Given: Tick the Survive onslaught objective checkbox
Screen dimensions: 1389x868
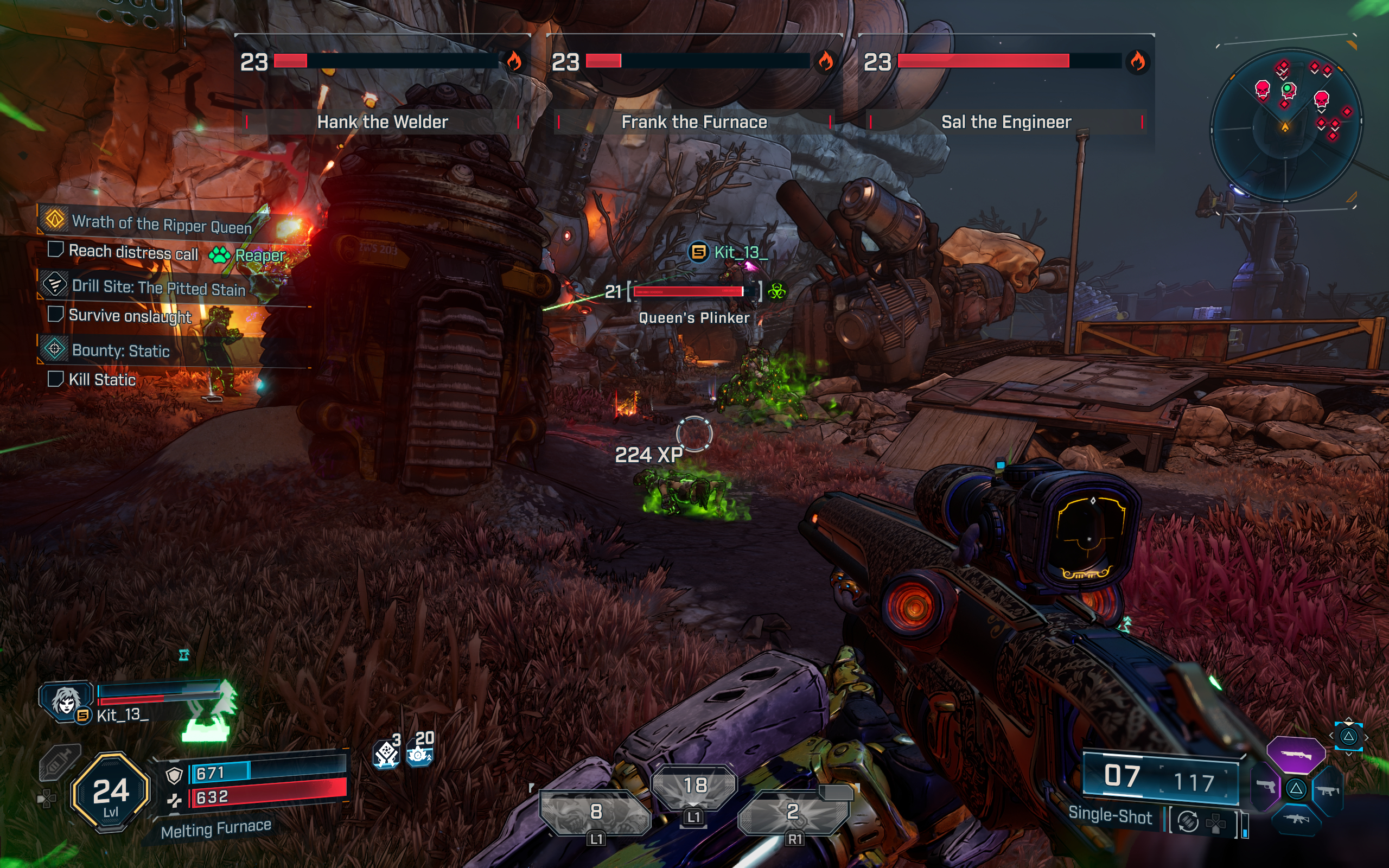Looking at the screenshot, I should coord(55,314).
